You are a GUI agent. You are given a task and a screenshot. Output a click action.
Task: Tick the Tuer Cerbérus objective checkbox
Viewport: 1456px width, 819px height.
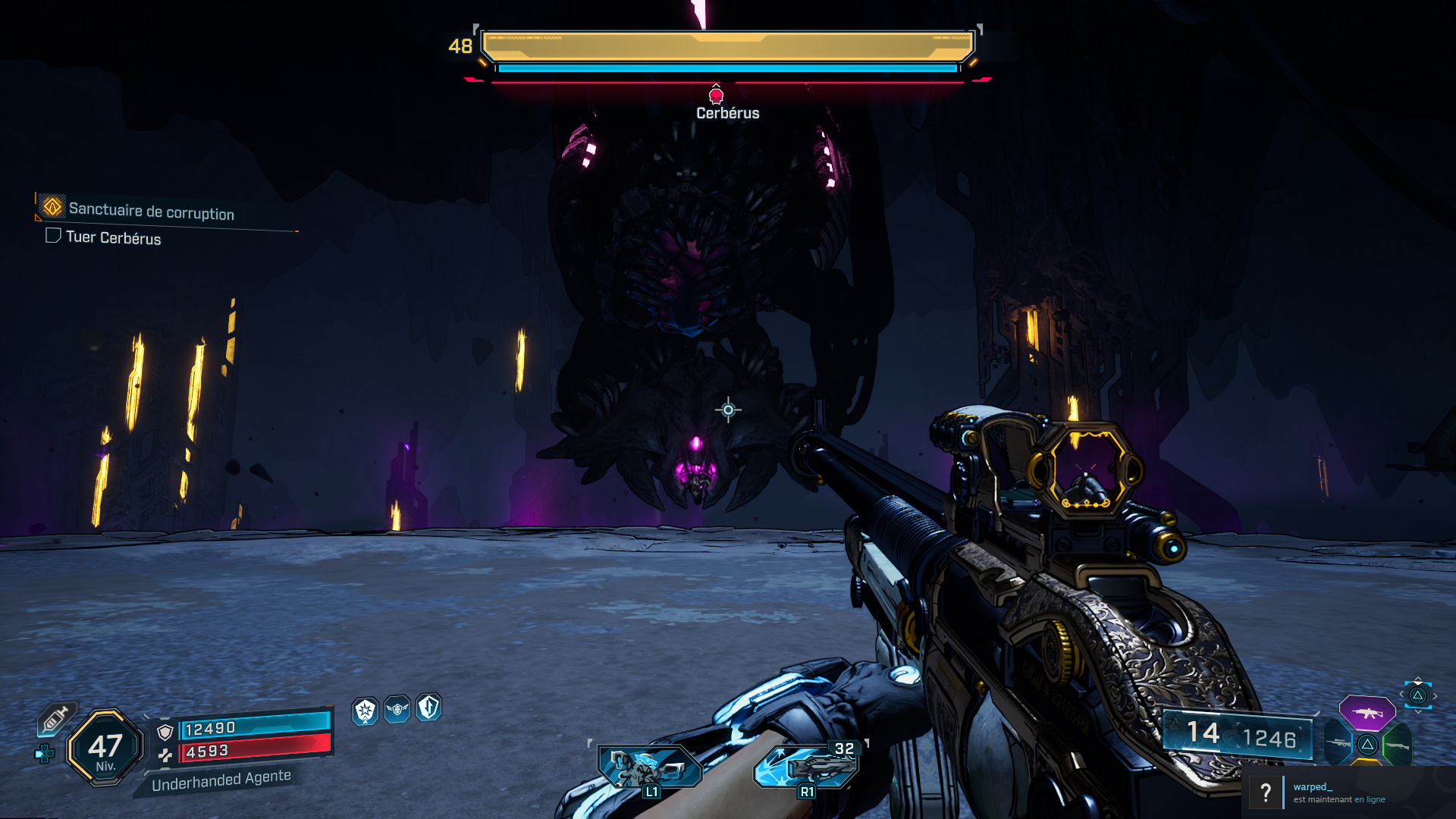[x=53, y=236]
